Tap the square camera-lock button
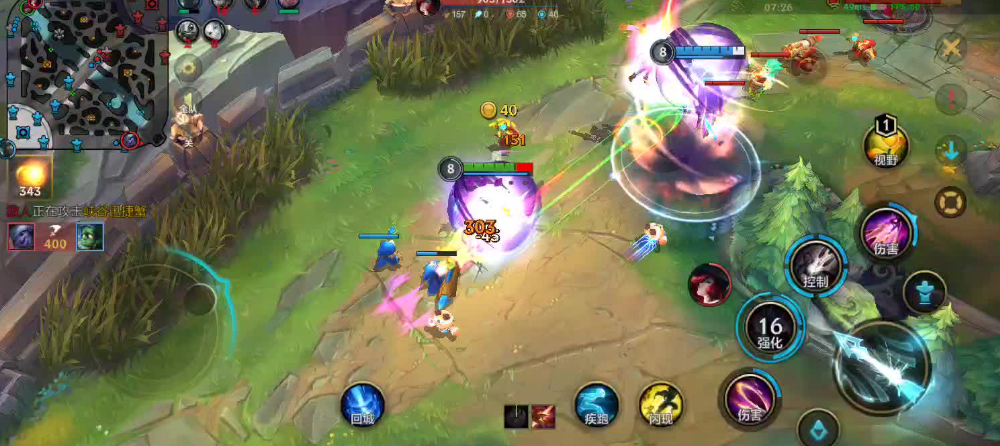This screenshot has height=446, width=1000. (x=949, y=202)
